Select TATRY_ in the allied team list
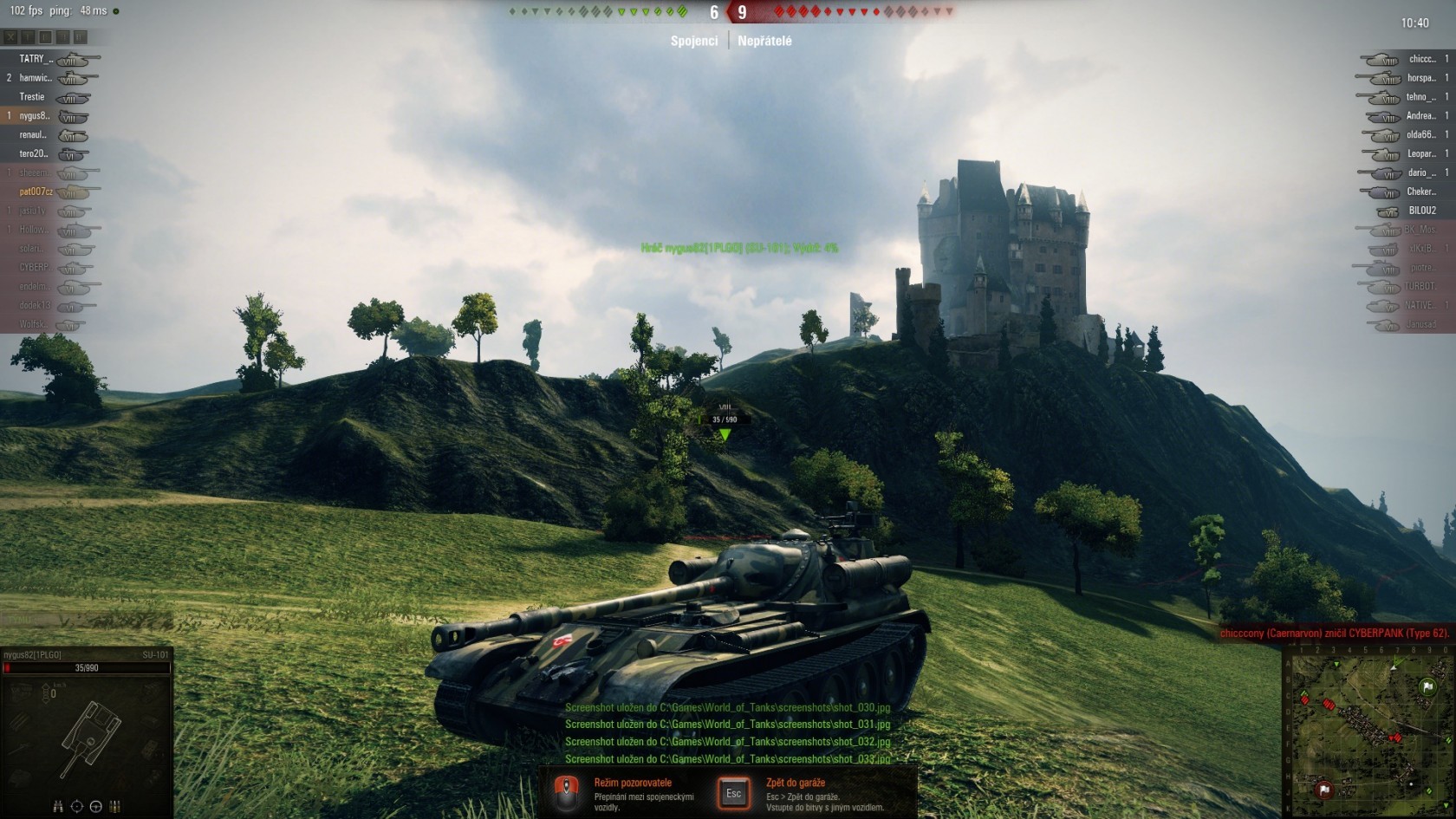This screenshot has height=819, width=1456. (x=36, y=59)
